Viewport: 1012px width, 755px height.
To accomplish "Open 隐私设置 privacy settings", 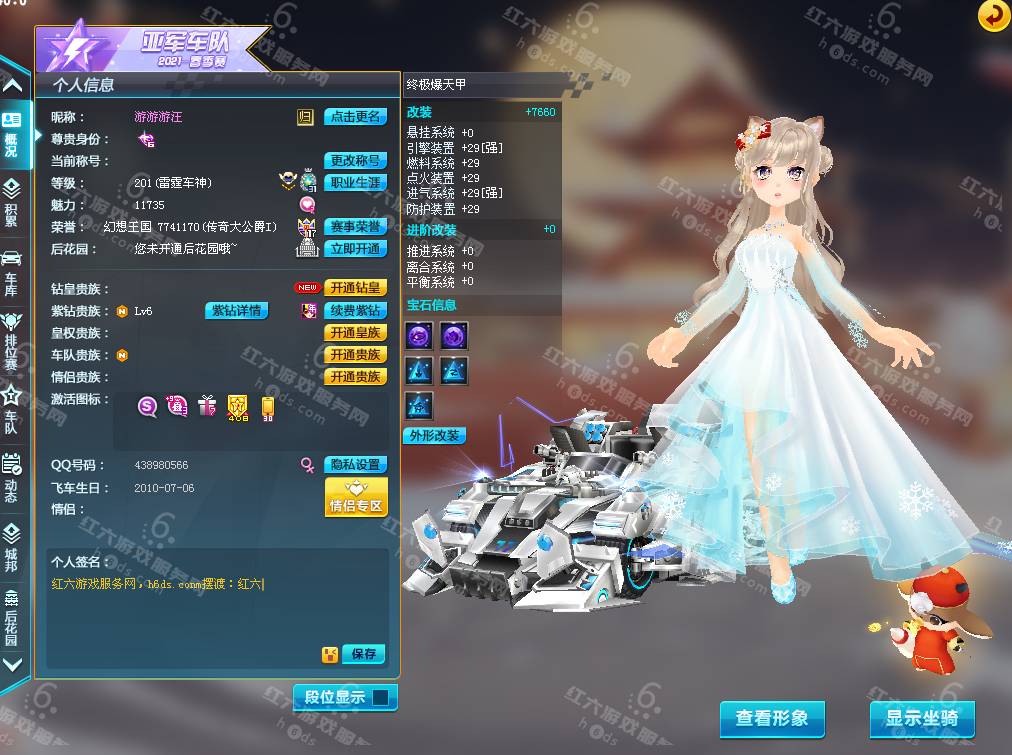I will [355, 465].
